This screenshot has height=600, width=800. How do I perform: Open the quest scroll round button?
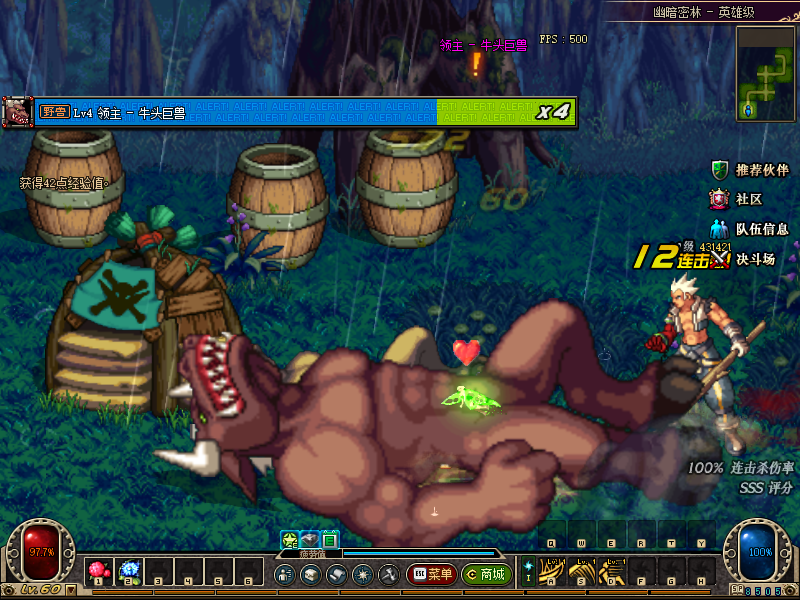point(336,575)
